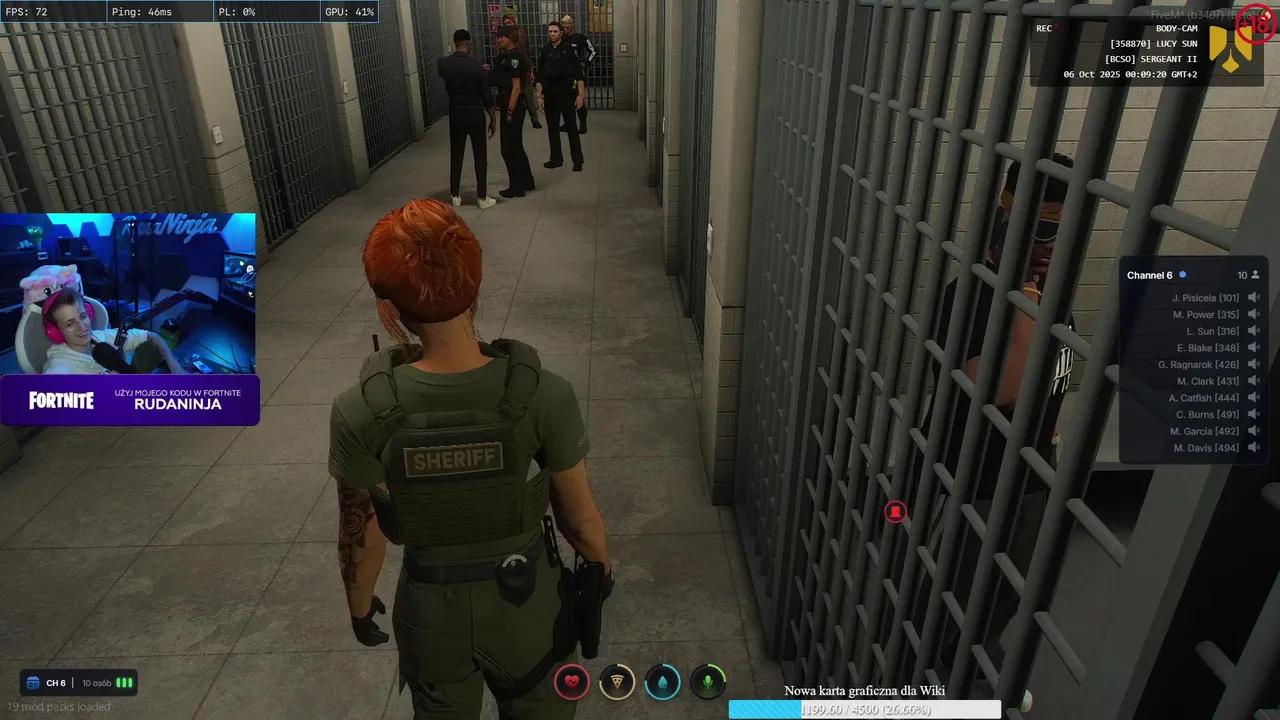Click the speaker icon beside M. Davis

pyautogui.click(x=1254, y=448)
